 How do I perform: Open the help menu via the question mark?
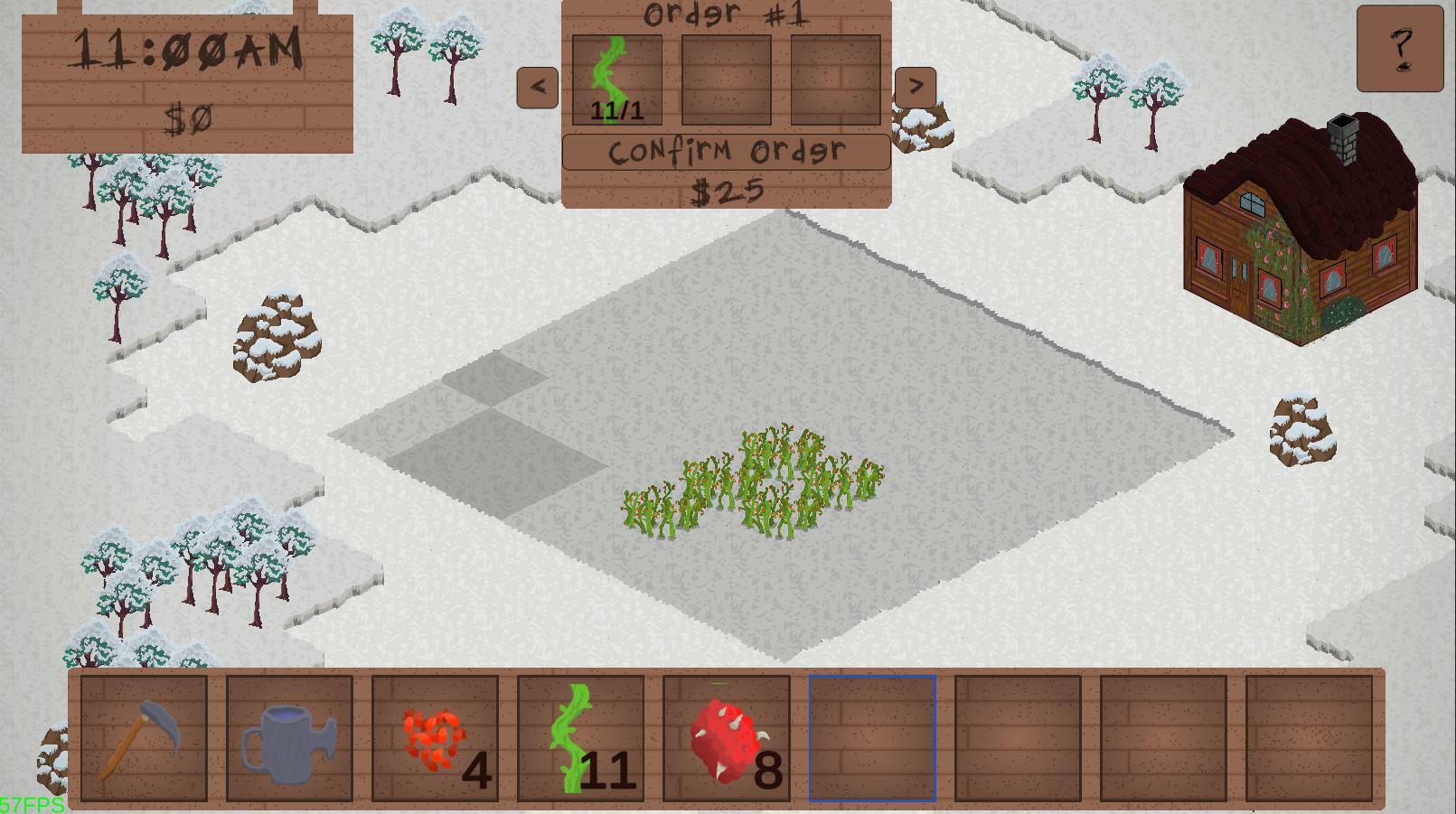point(1399,50)
